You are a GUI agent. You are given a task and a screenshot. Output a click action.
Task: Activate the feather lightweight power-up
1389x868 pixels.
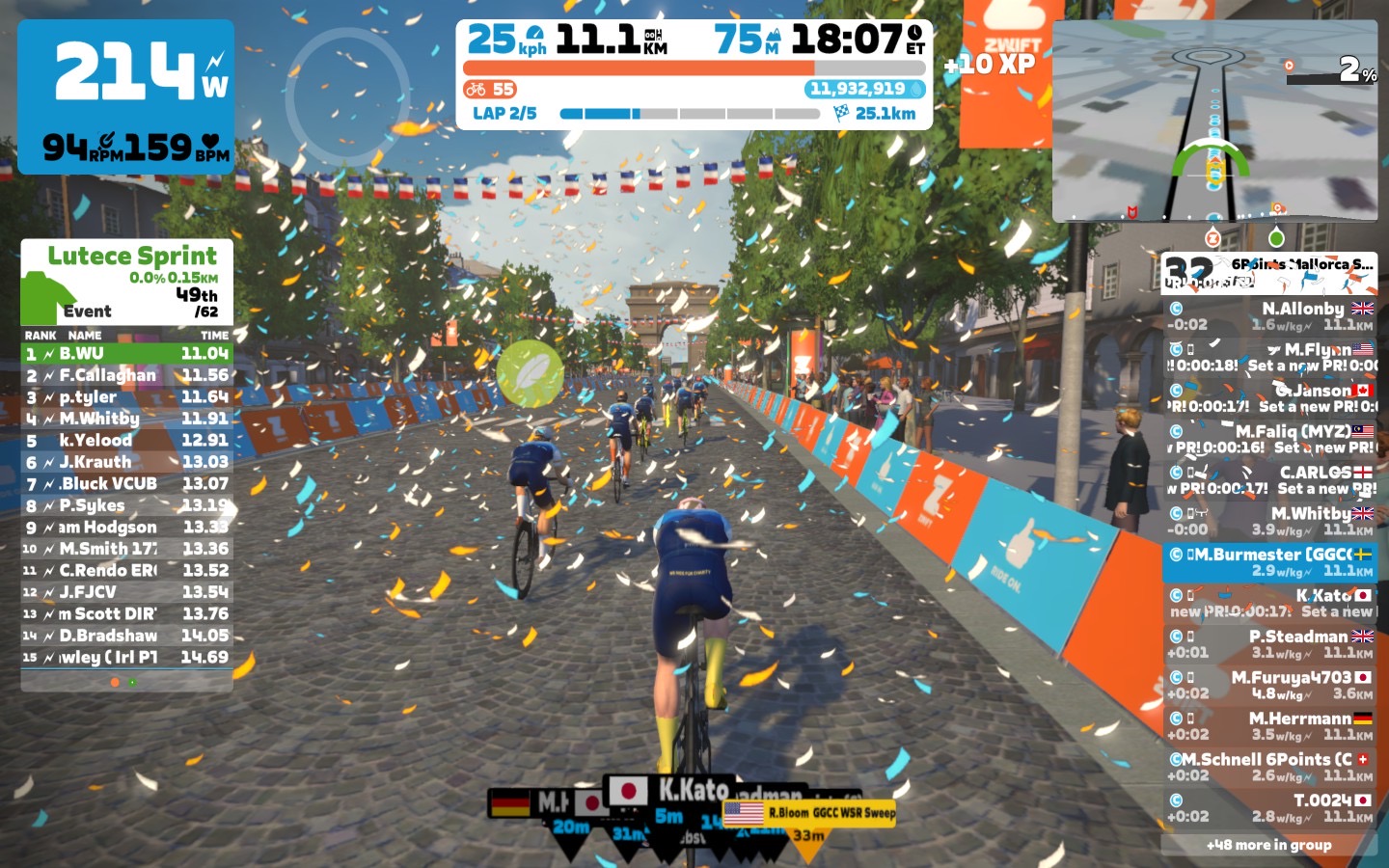point(530,373)
